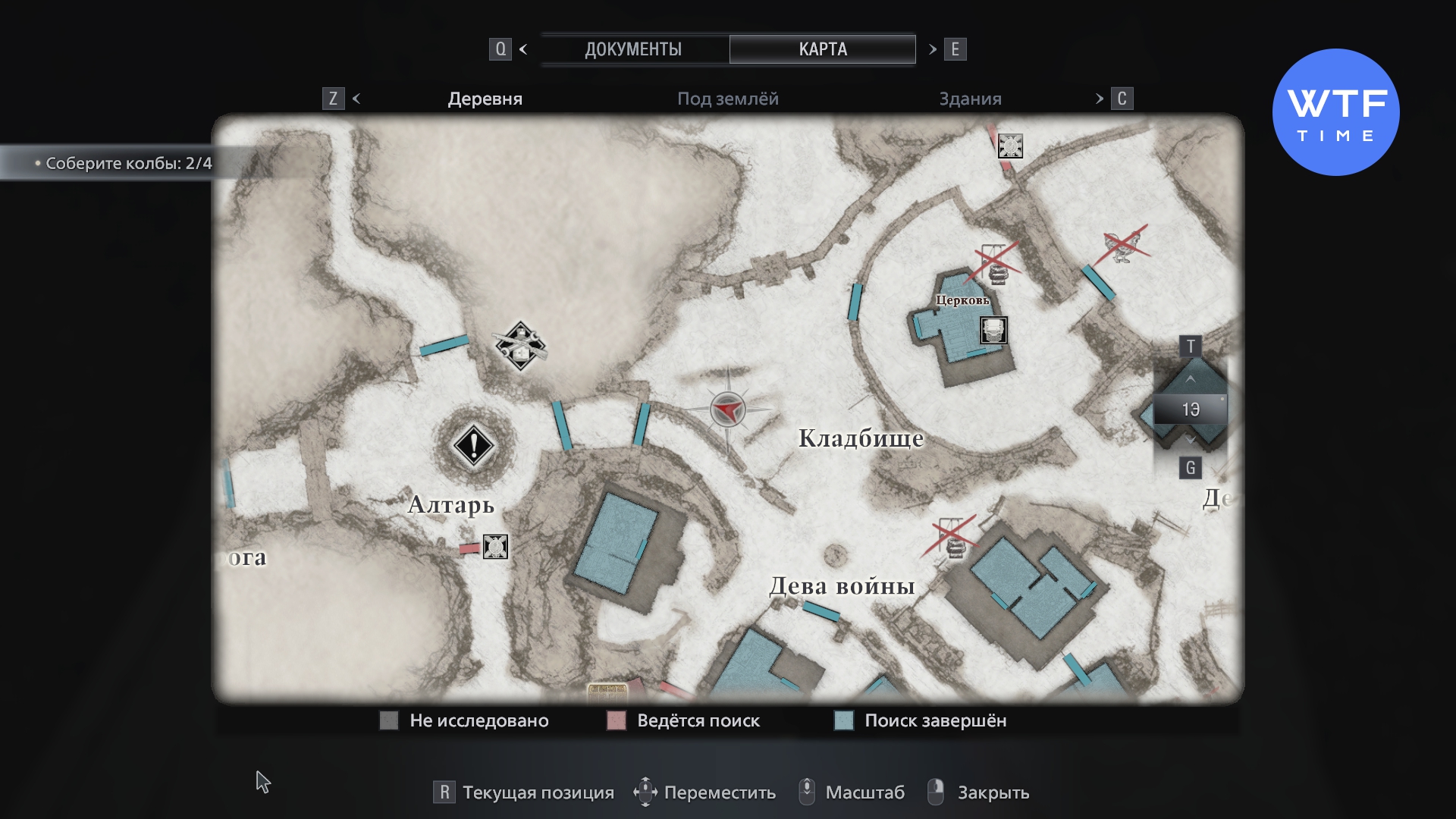Select the locked gate icon at map top

click(1010, 146)
